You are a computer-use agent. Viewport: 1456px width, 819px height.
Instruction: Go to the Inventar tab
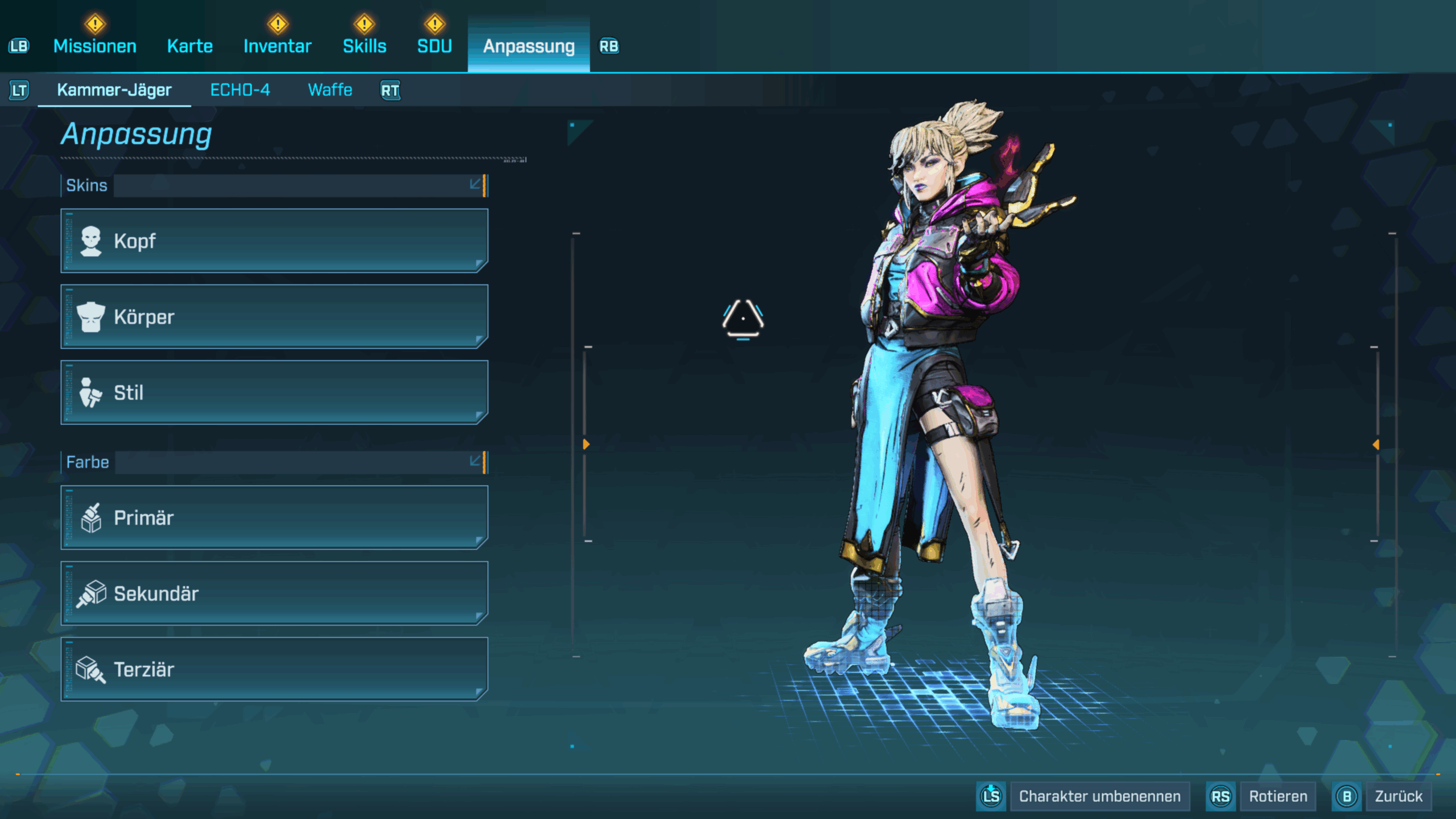(x=278, y=46)
